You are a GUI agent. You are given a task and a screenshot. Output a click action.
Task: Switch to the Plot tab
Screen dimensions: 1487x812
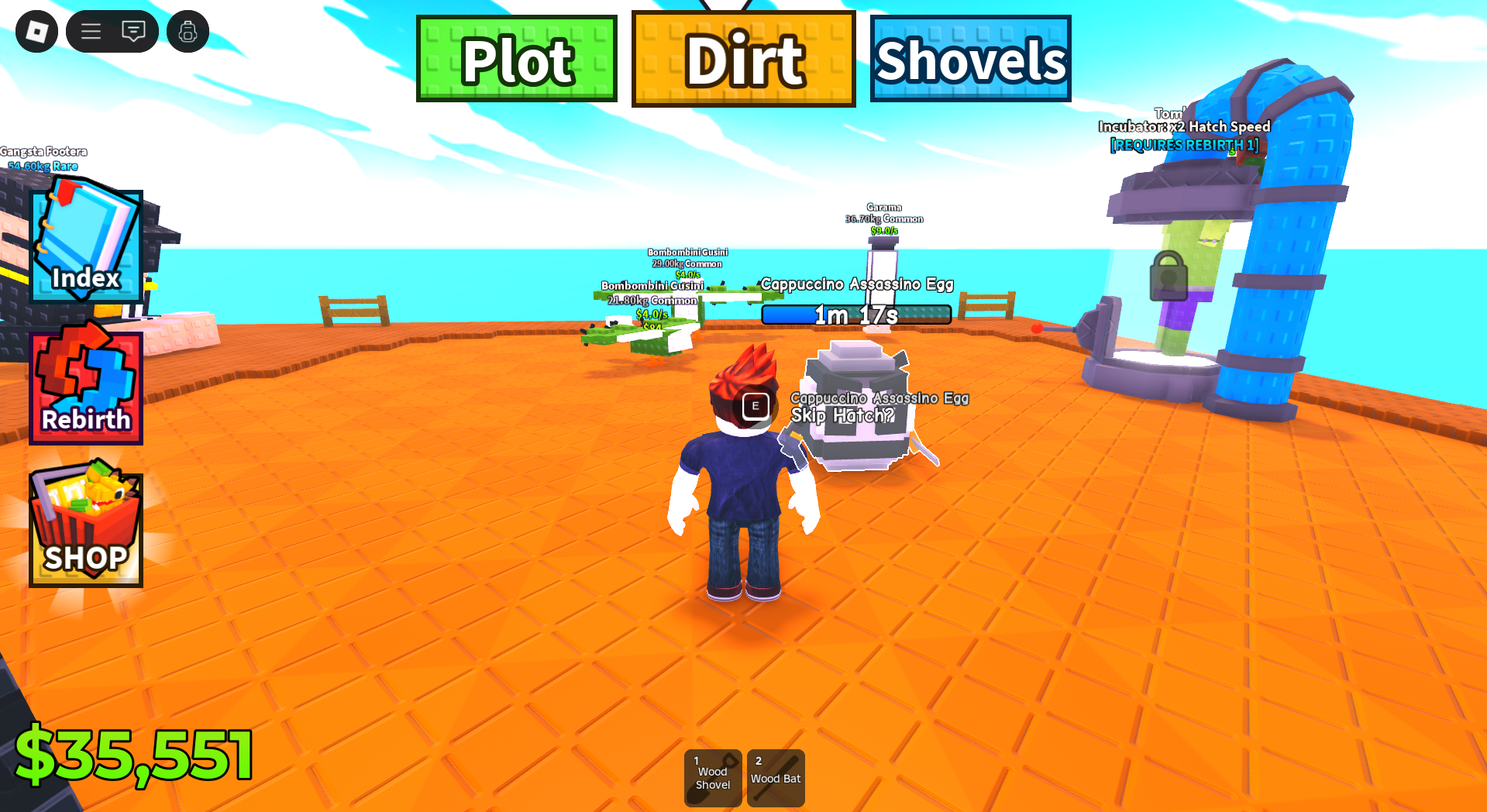(516, 58)
